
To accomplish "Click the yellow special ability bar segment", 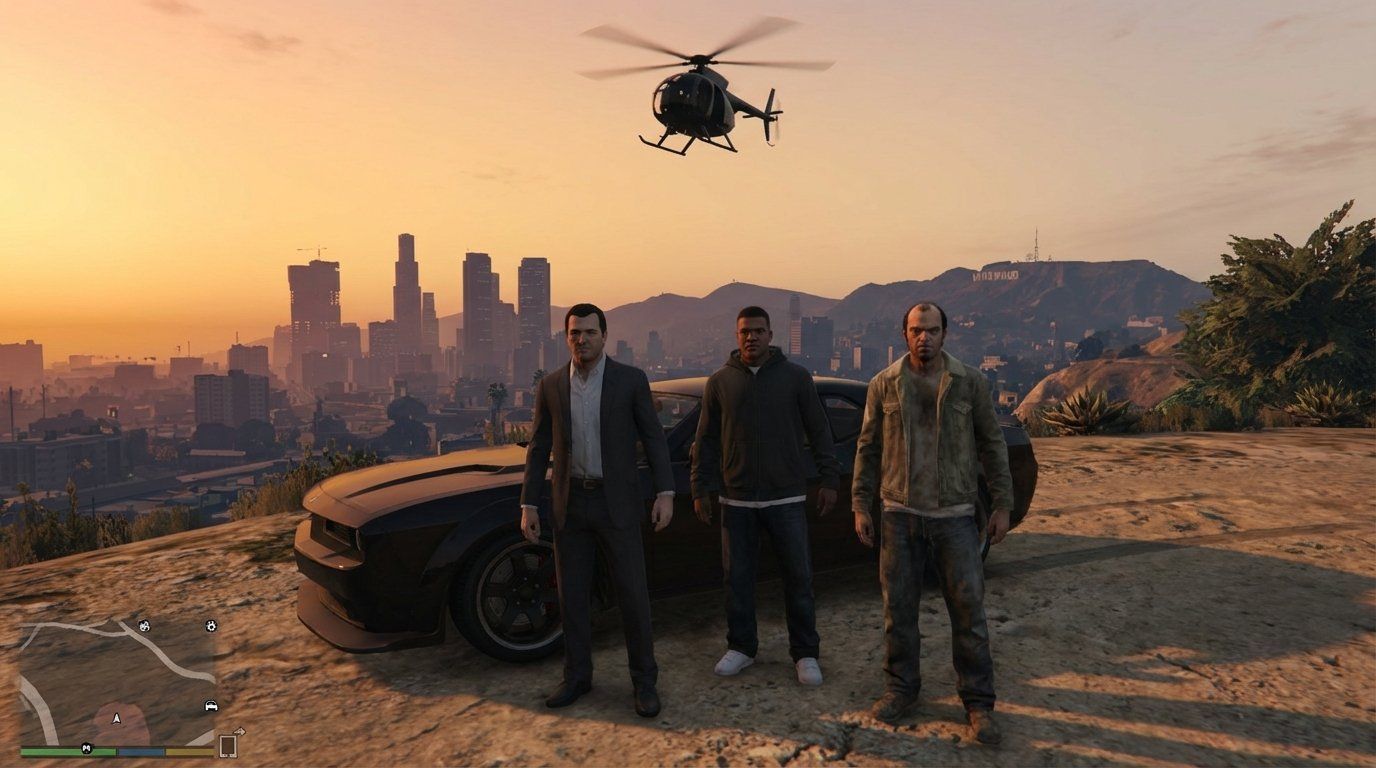I will click(x=190, y=750).
